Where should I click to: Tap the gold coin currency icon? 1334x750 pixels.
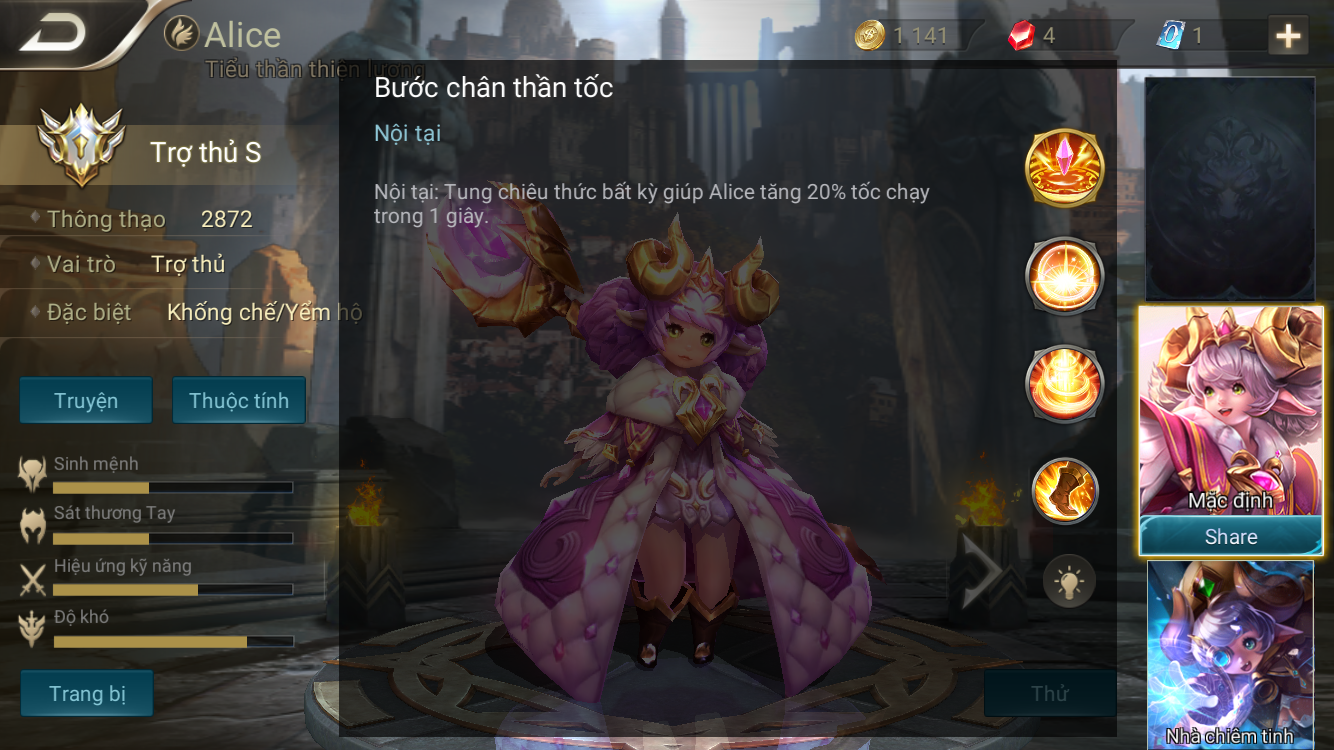pos(869,36)
